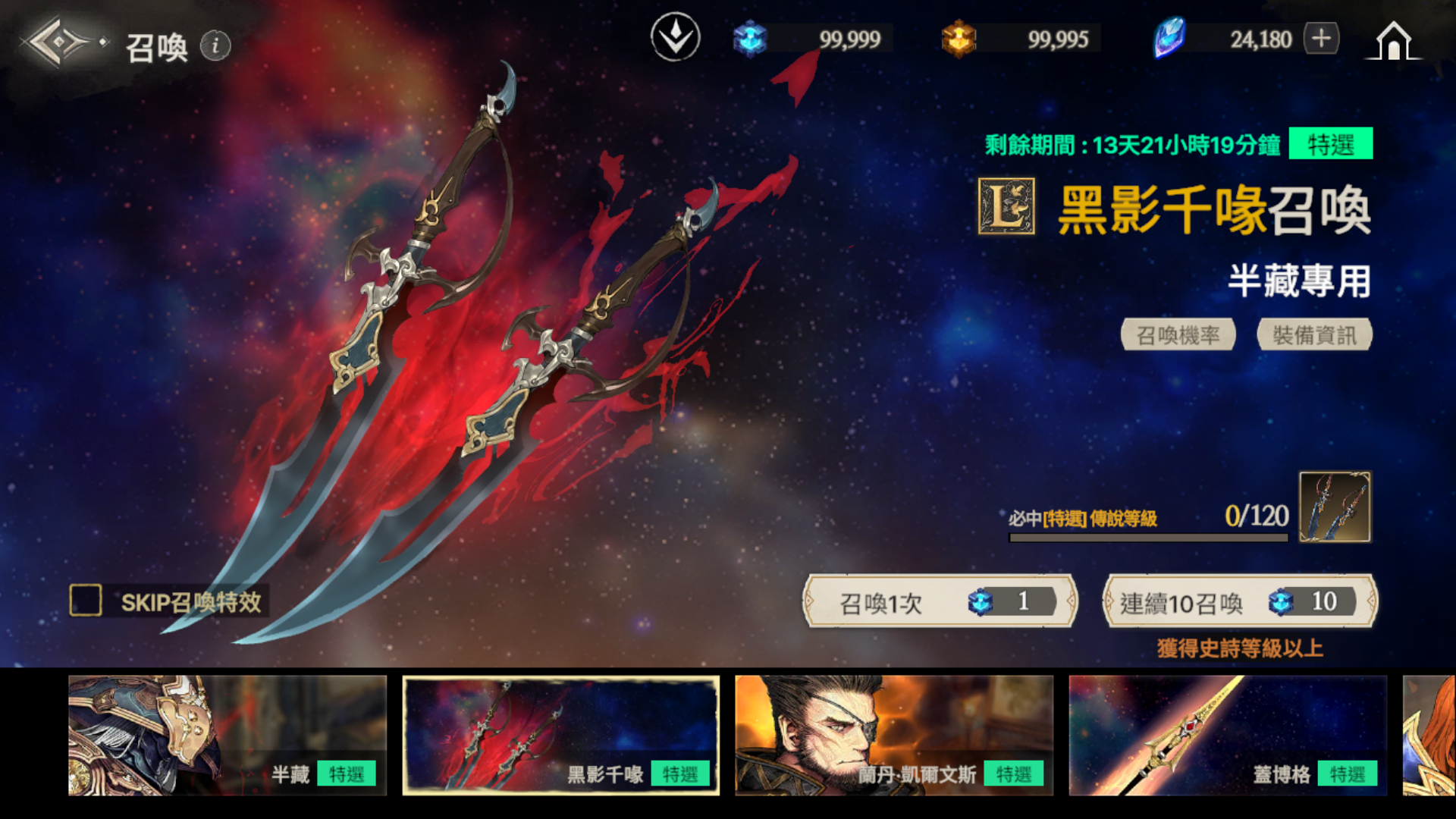Image resolution: width=1456 pixels, height=819 pixels.
Task: View 裝備資訊 equipment info
Action: point(1314,334)
